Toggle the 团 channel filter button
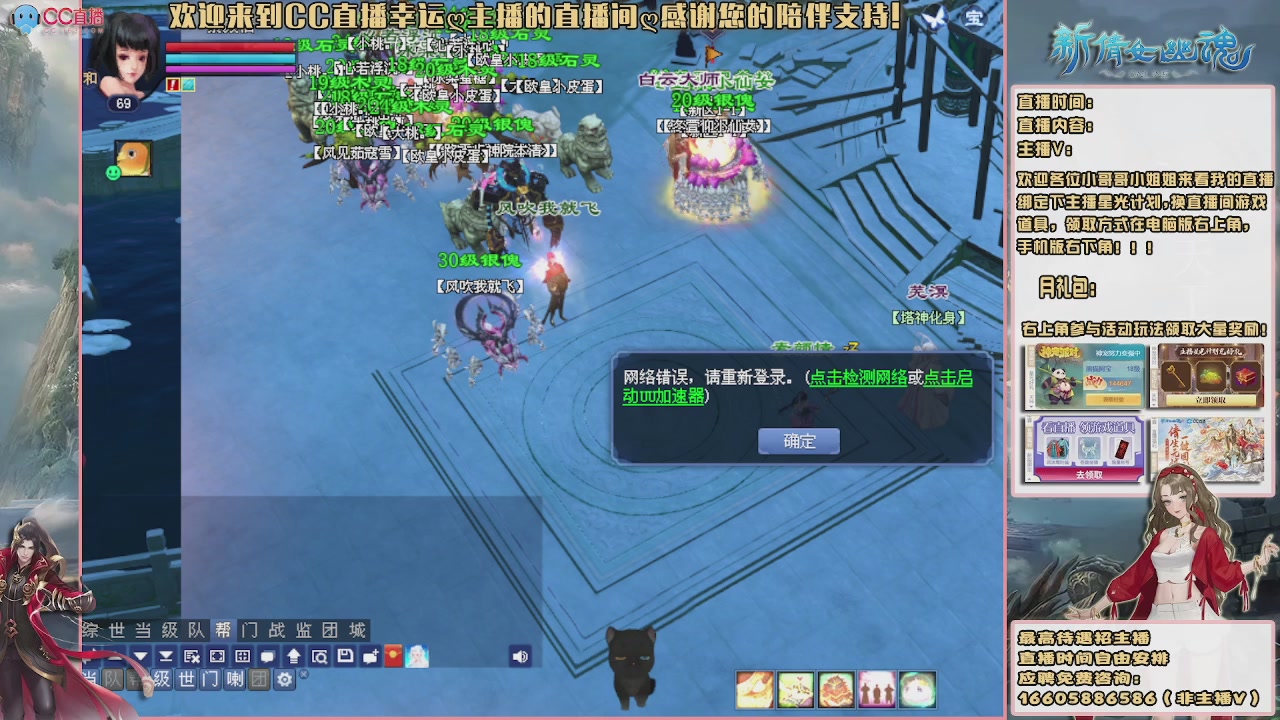 (x=259, y=679)
